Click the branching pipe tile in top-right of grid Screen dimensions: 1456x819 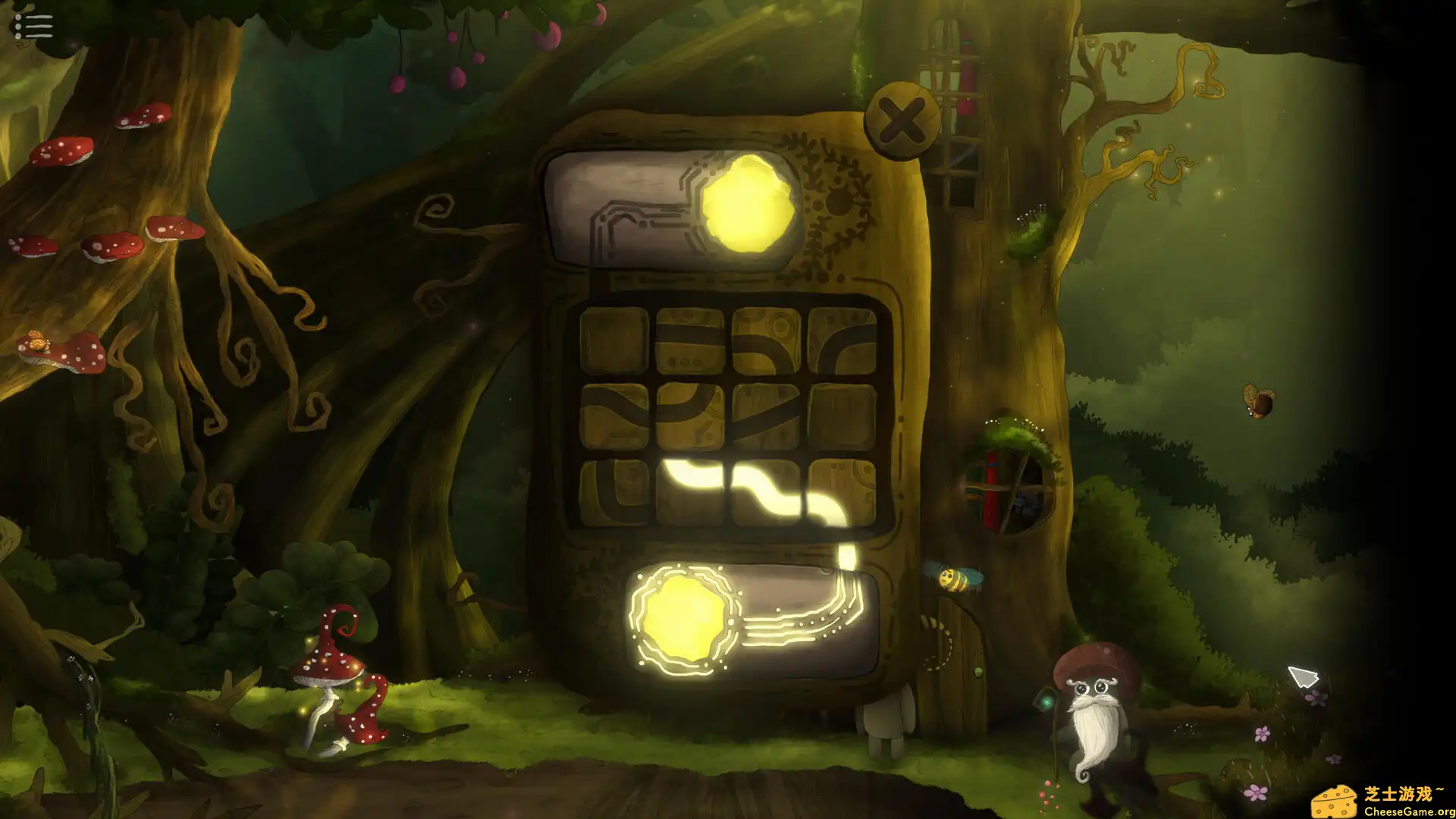[x=842, y=341]
